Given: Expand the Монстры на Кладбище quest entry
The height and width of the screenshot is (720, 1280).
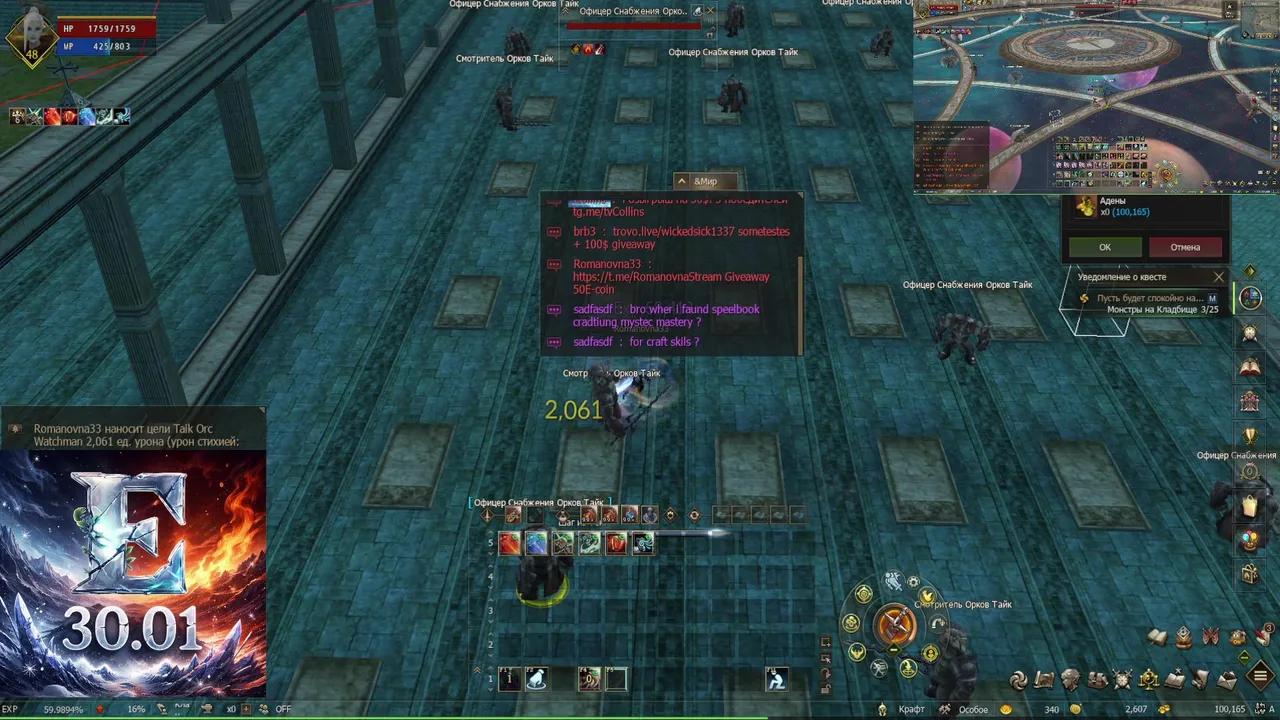Looking at the screenshot, I should tap(1162, 309).
